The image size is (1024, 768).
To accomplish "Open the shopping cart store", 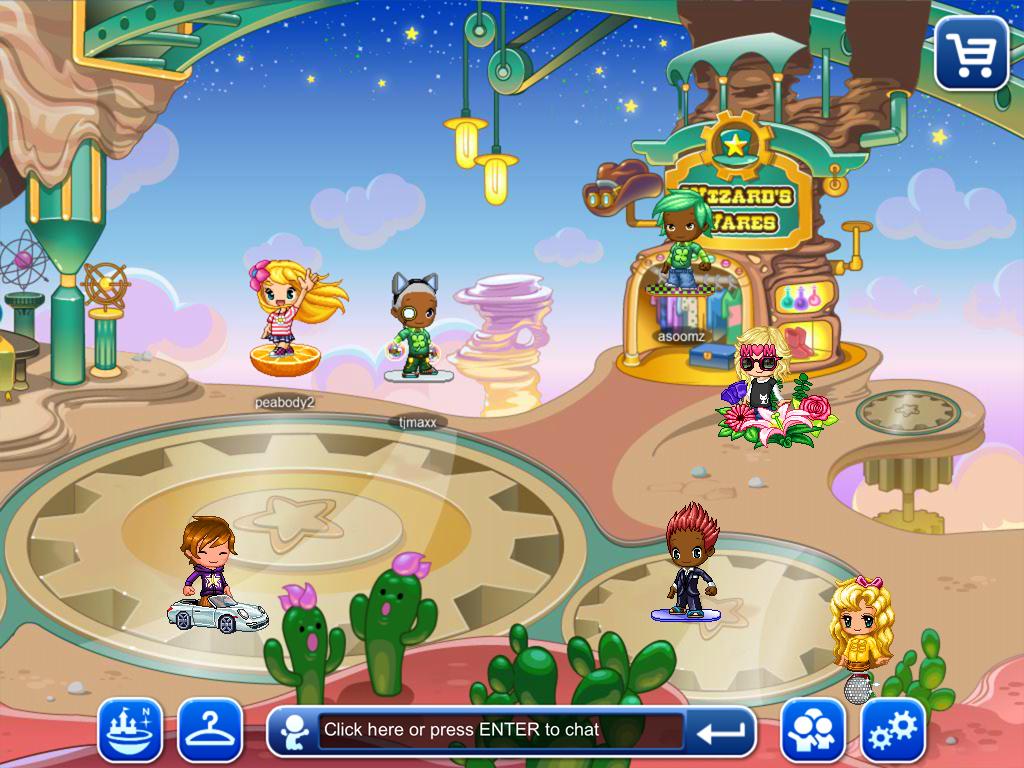I will [971, 52].
